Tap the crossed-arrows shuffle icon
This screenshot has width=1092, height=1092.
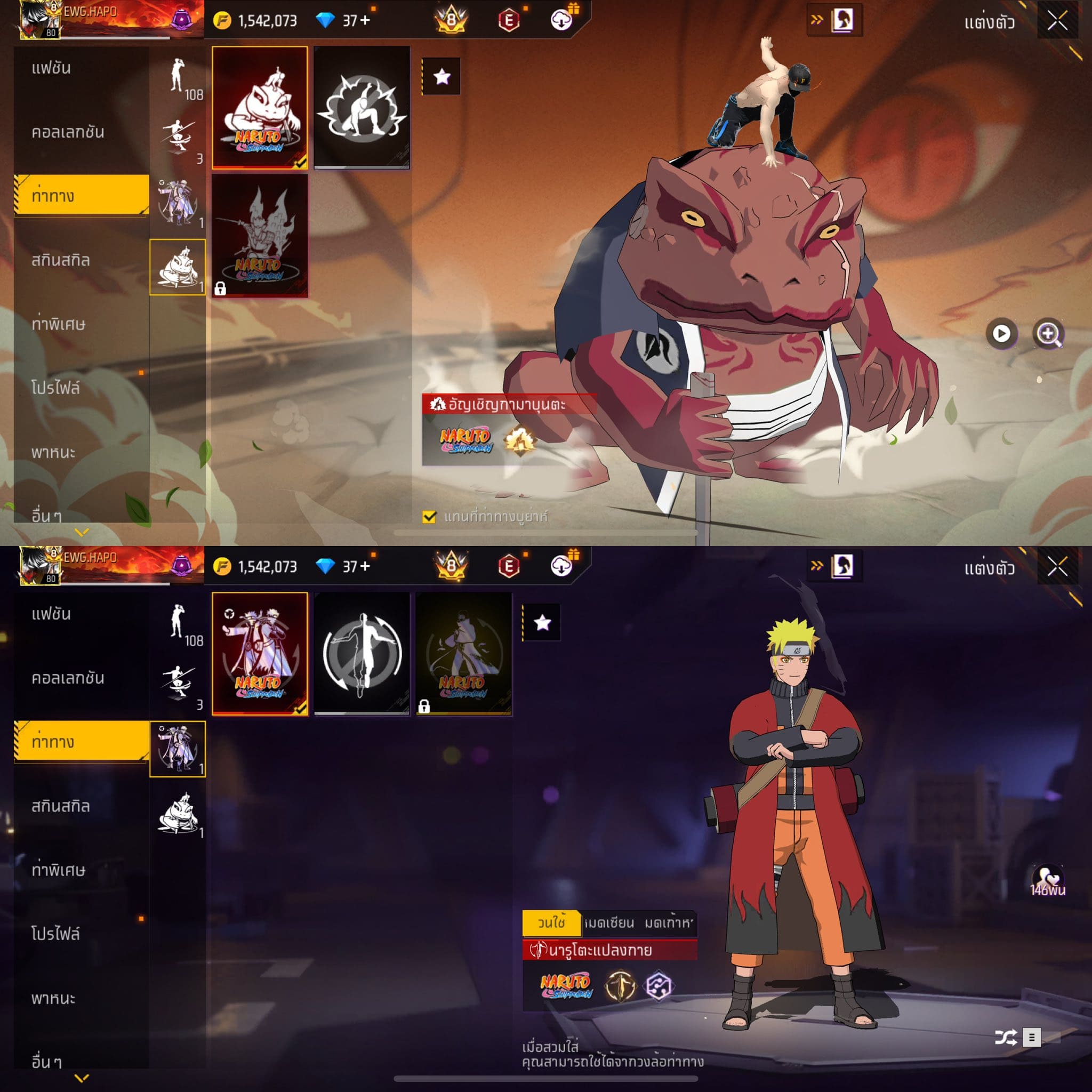(1006, 1037)
